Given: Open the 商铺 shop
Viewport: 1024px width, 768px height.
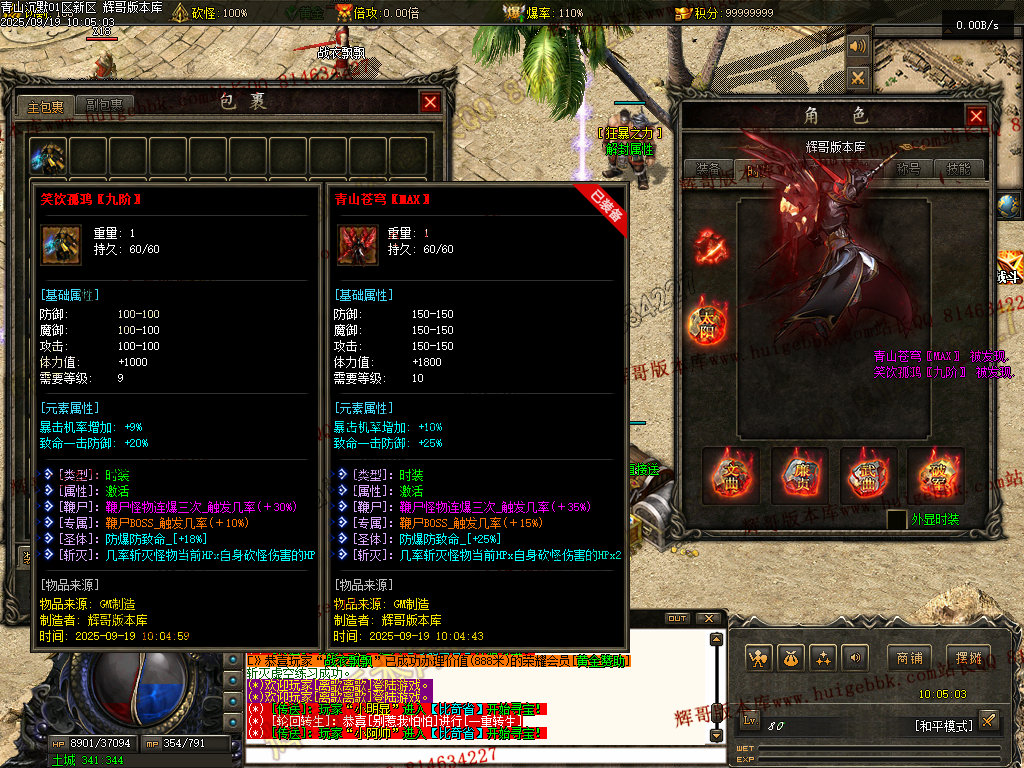Looking at the screenshot, I should tap(909, 657).
